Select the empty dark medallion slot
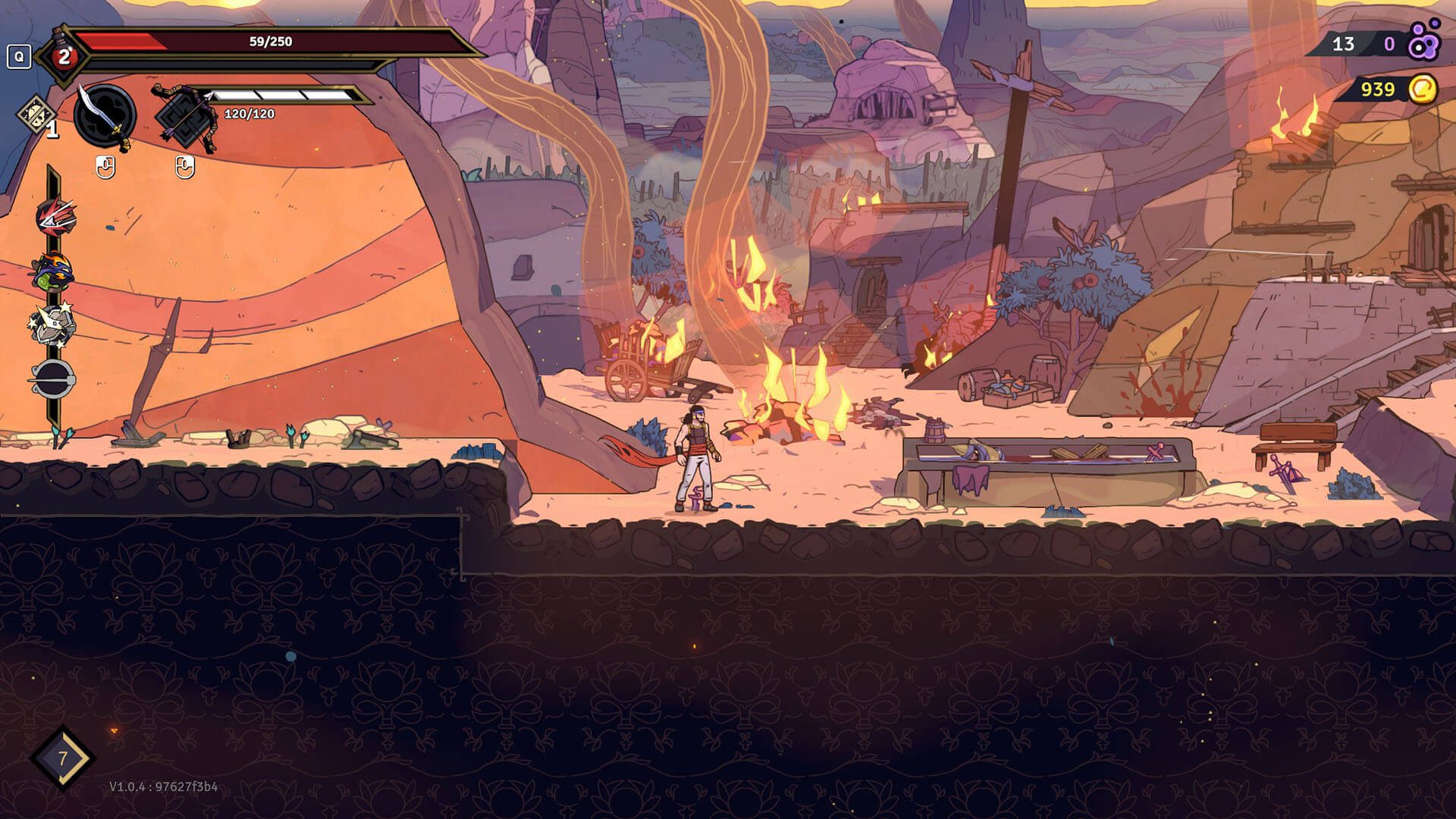Screen dimensions: 1456x819 53,377
